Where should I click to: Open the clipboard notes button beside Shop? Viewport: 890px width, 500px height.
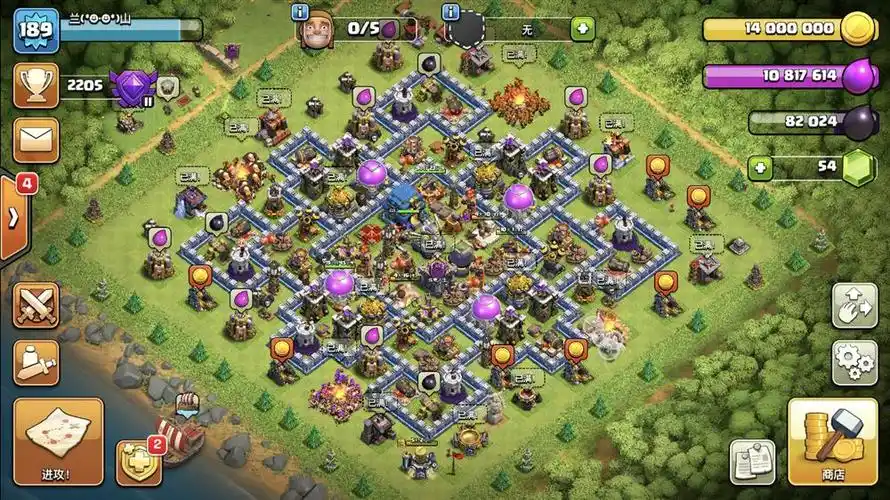pyautogui.click(x=752, y=462)
